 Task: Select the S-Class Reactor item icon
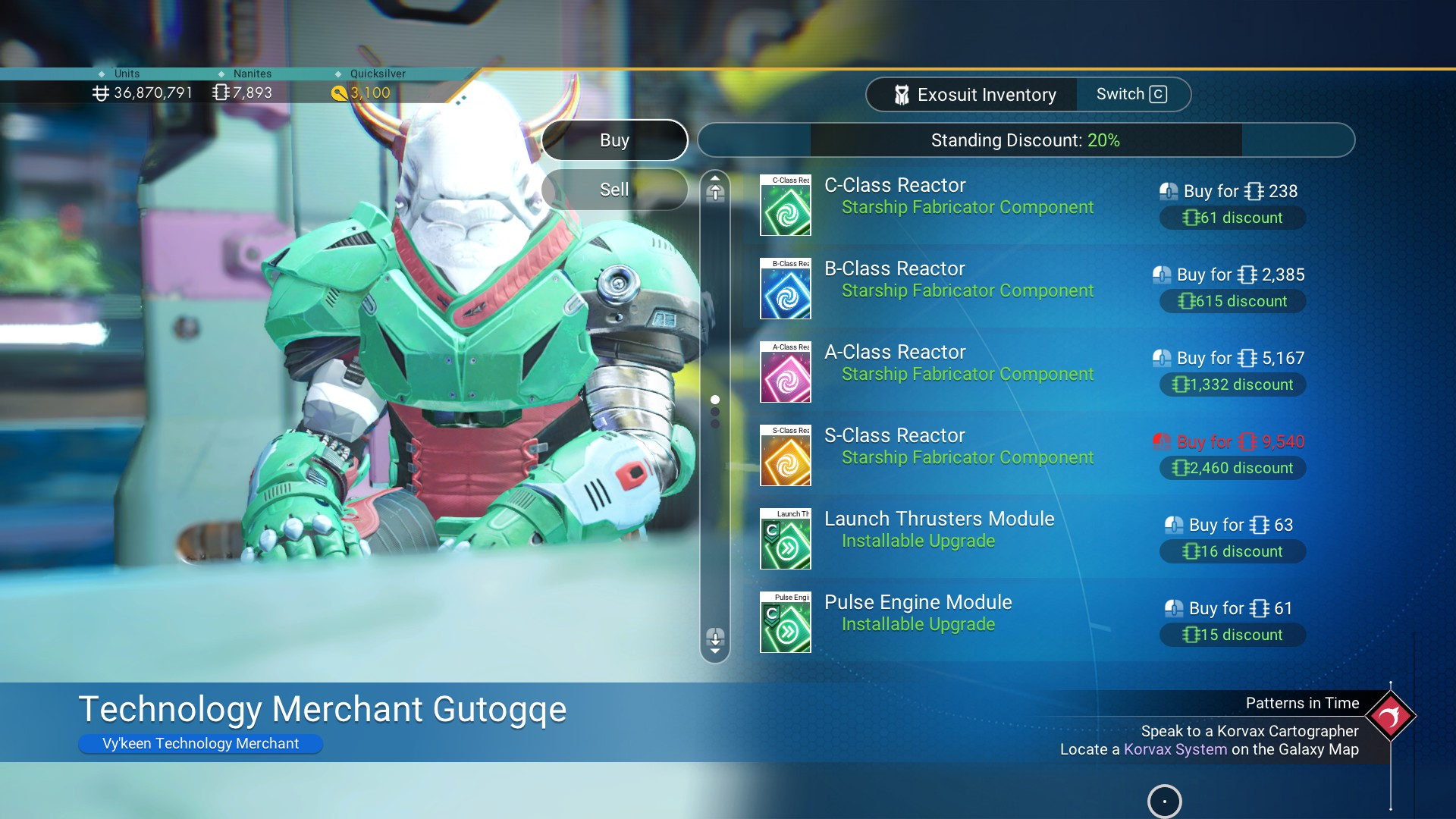(x=786, y=456)
